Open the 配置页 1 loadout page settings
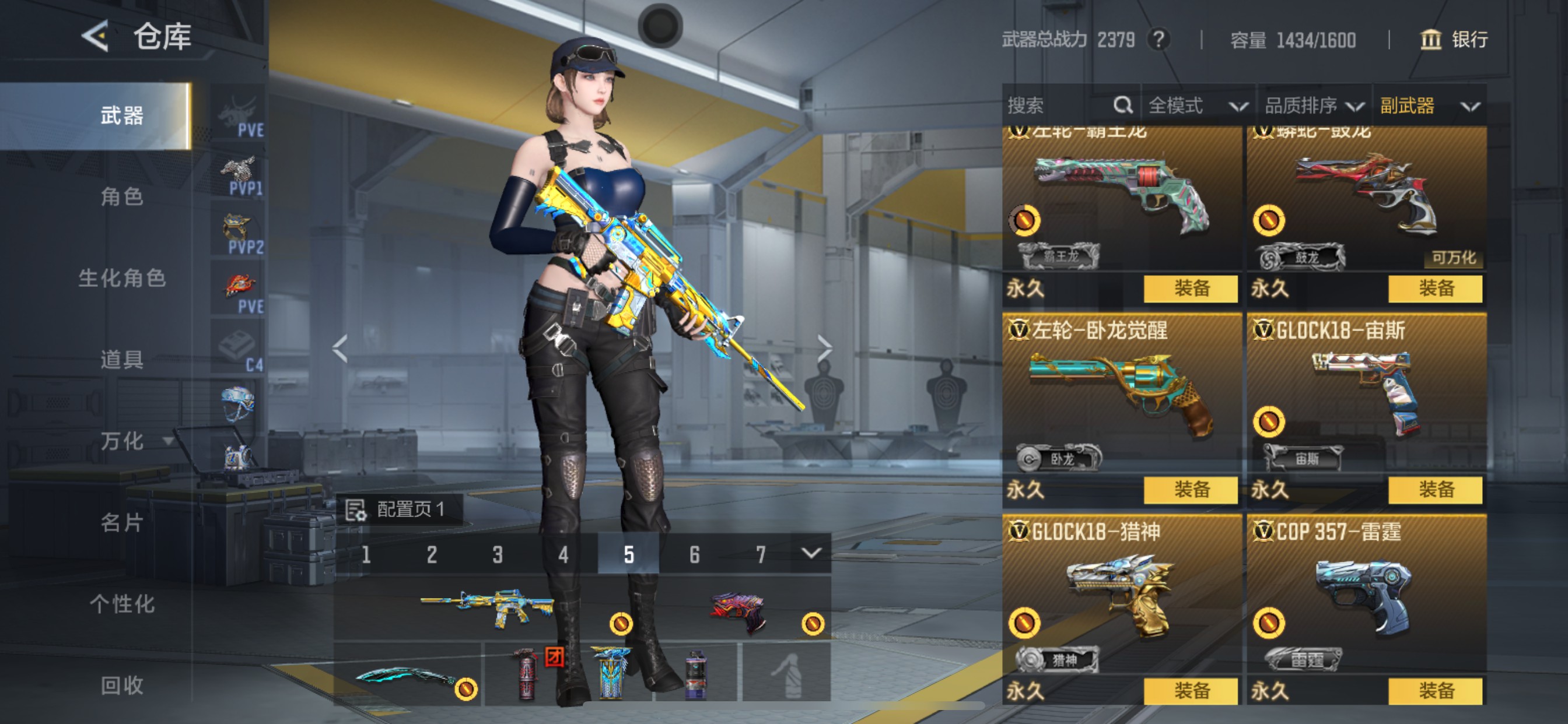Image resolution: width=1568 pixels, height=724 pixels. [x=401, y=509]
